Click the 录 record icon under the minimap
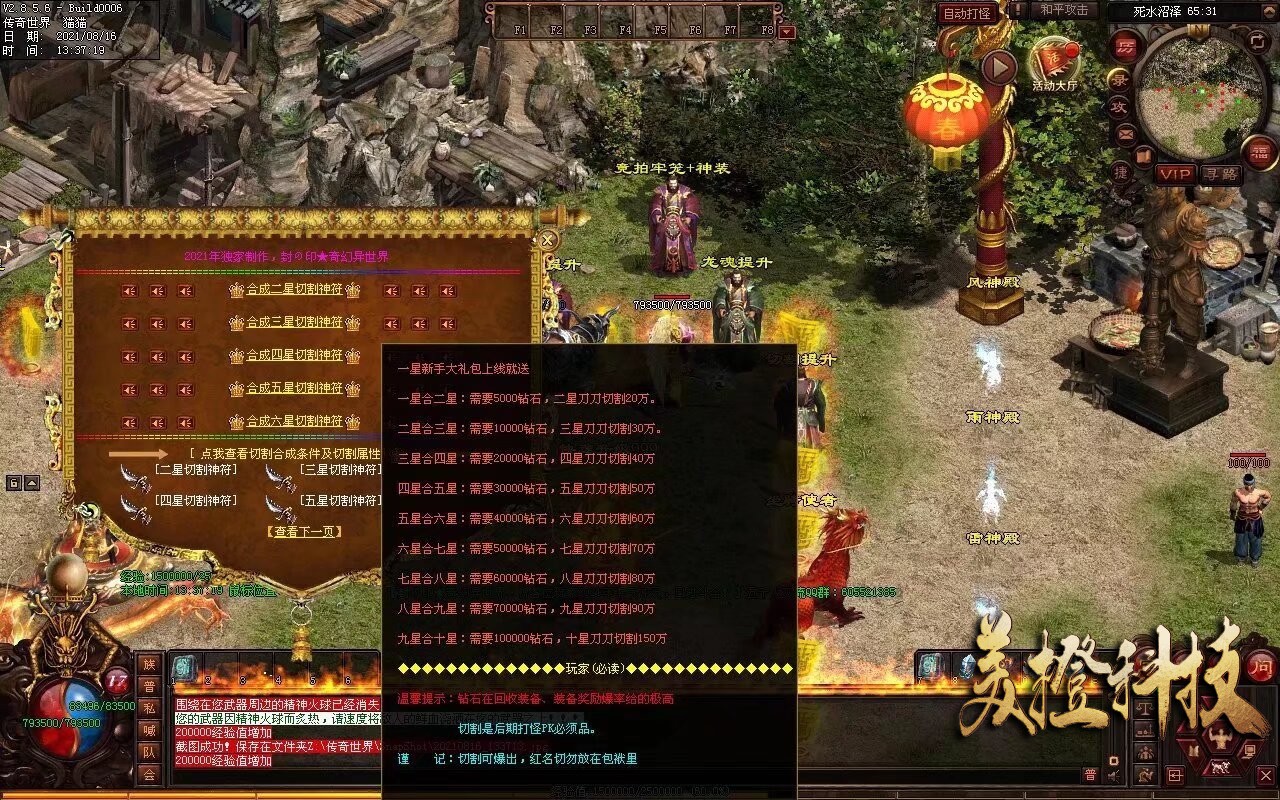1280x800 pixels. click(x=1121, y=80)
